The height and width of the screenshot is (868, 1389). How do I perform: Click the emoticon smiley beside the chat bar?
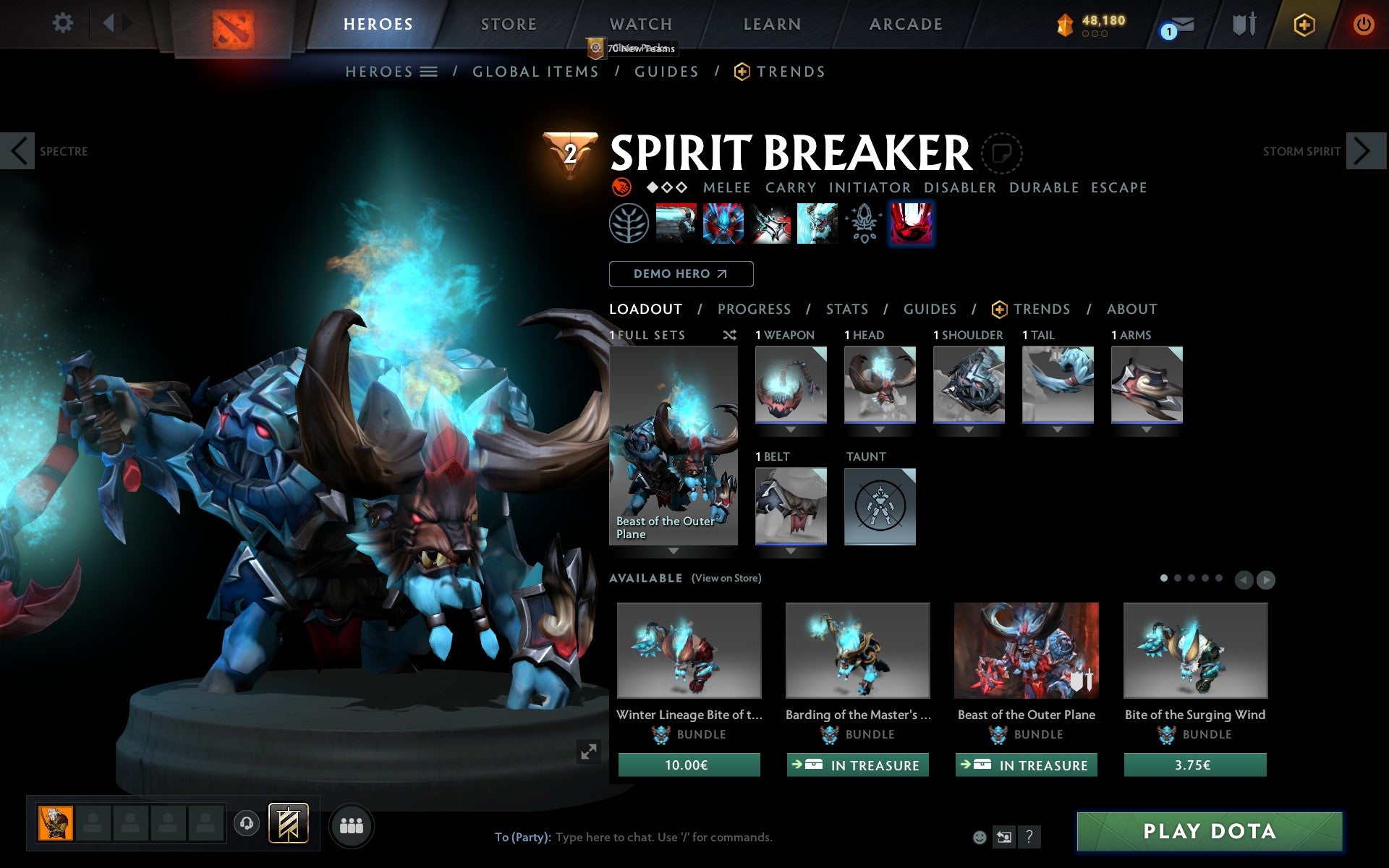981,837
